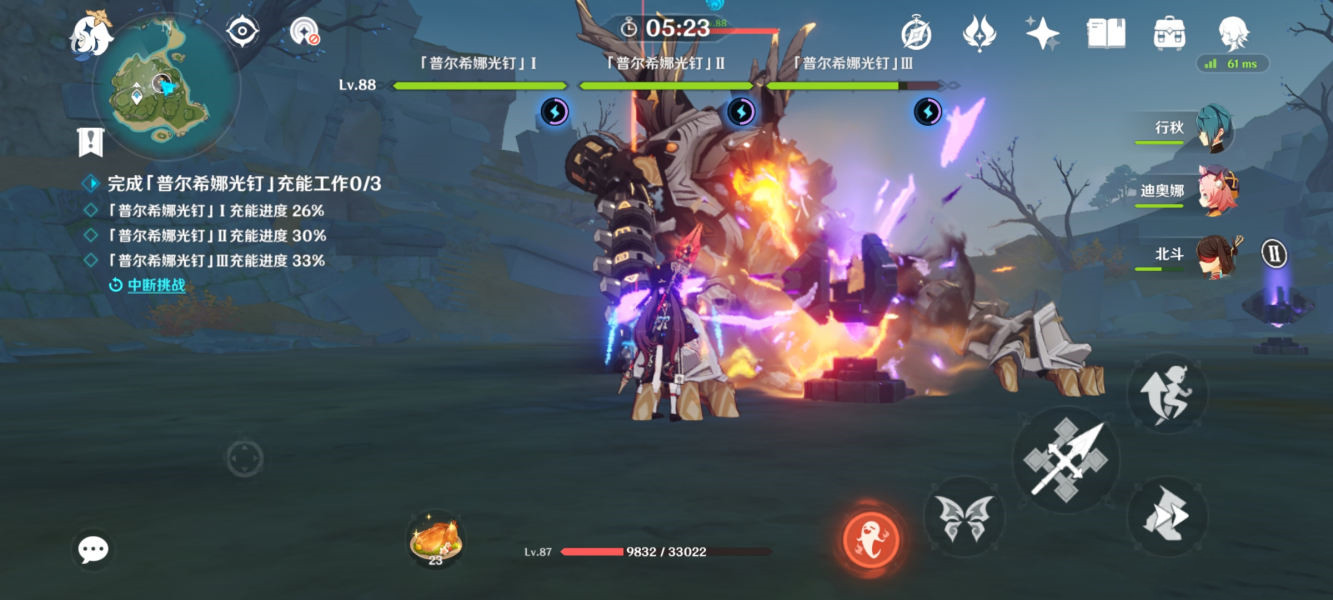Open the four-pointed star wish icon

[1042, 33]
